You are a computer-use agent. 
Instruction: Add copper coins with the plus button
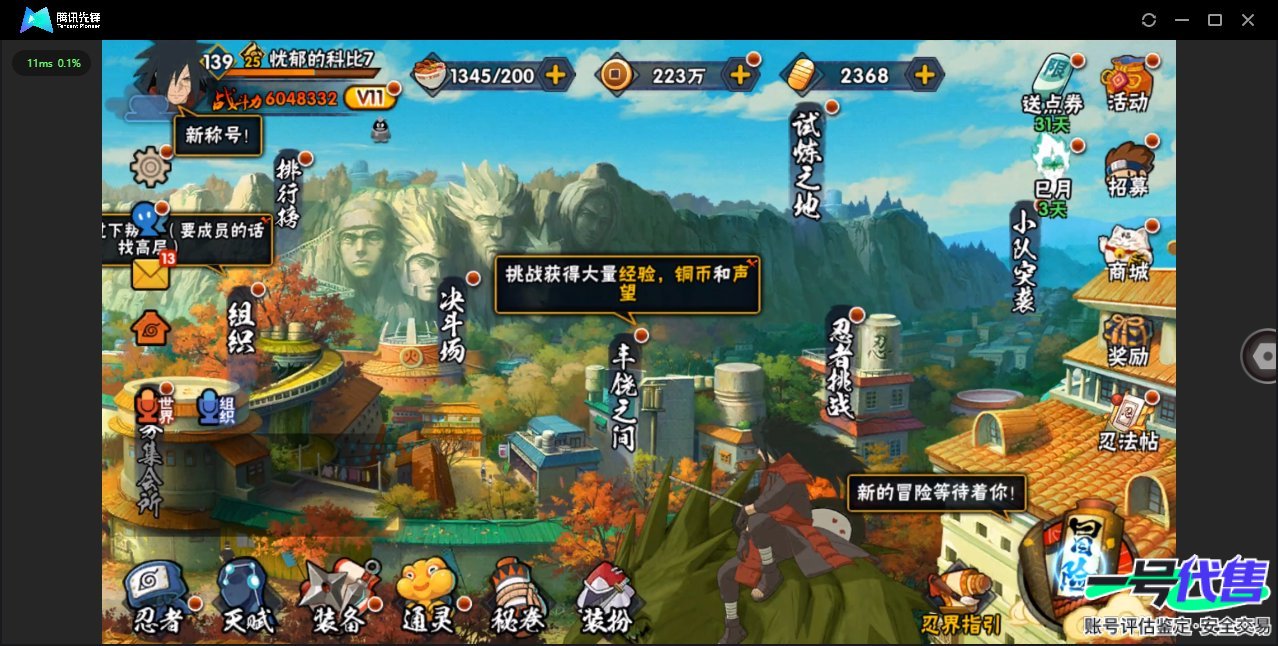(x=740, y=74)
